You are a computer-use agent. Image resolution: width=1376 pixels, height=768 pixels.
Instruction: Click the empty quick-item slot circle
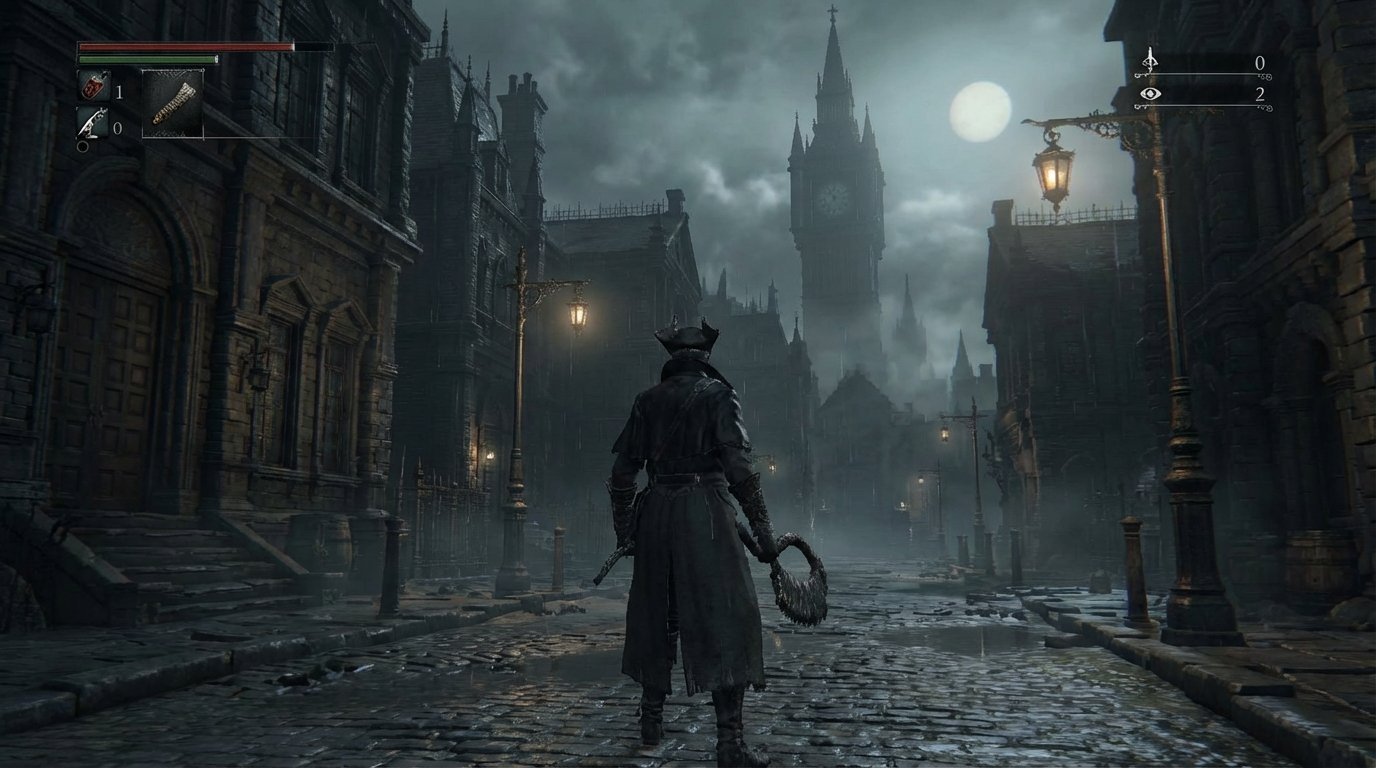(x=82, y=146)
